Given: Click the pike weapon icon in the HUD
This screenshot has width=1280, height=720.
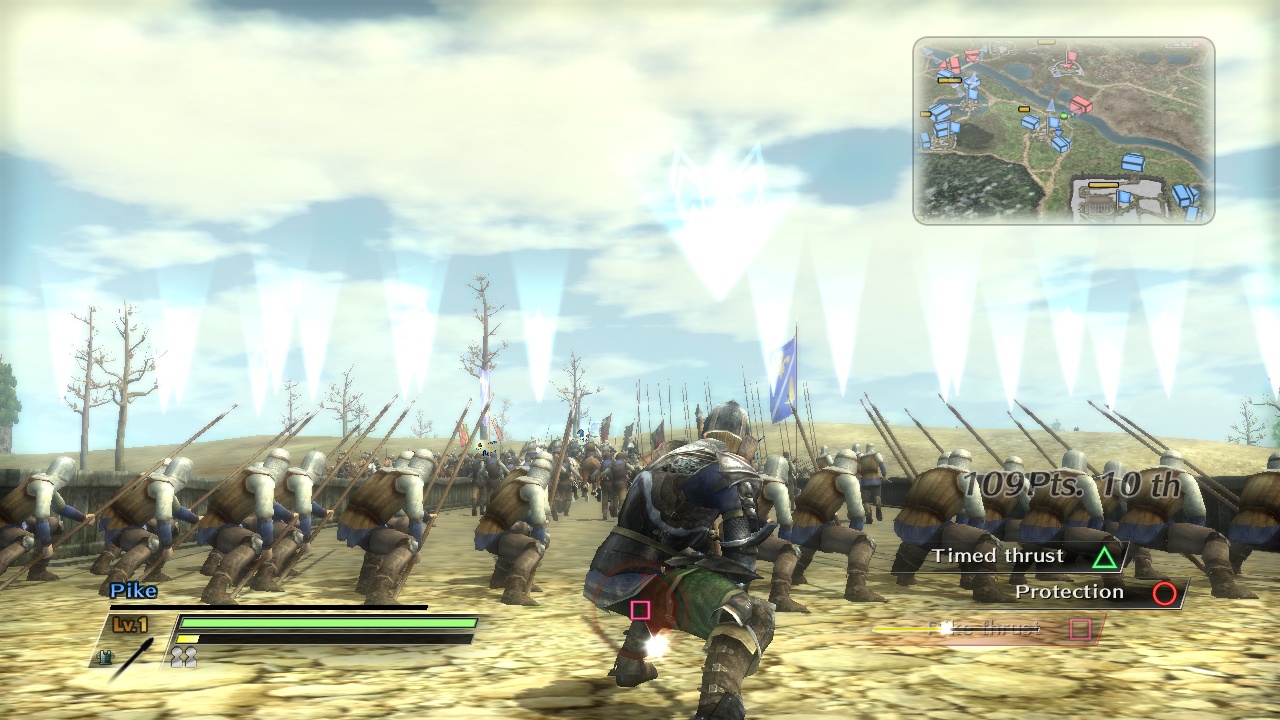Looking at the screenshot, I should [135, 655].
